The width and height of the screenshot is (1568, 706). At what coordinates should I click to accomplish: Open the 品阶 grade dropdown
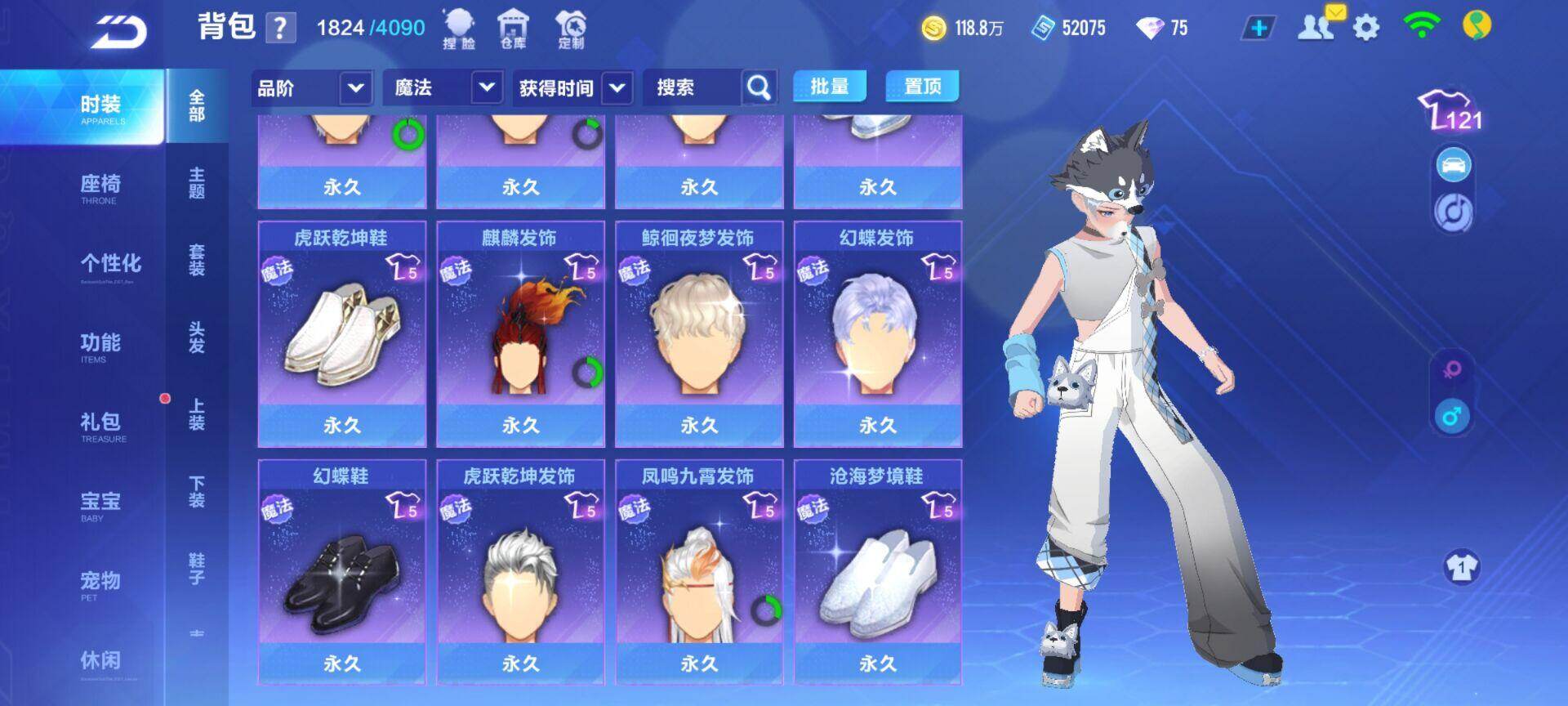pyautogui.click(x=311, y=87)
